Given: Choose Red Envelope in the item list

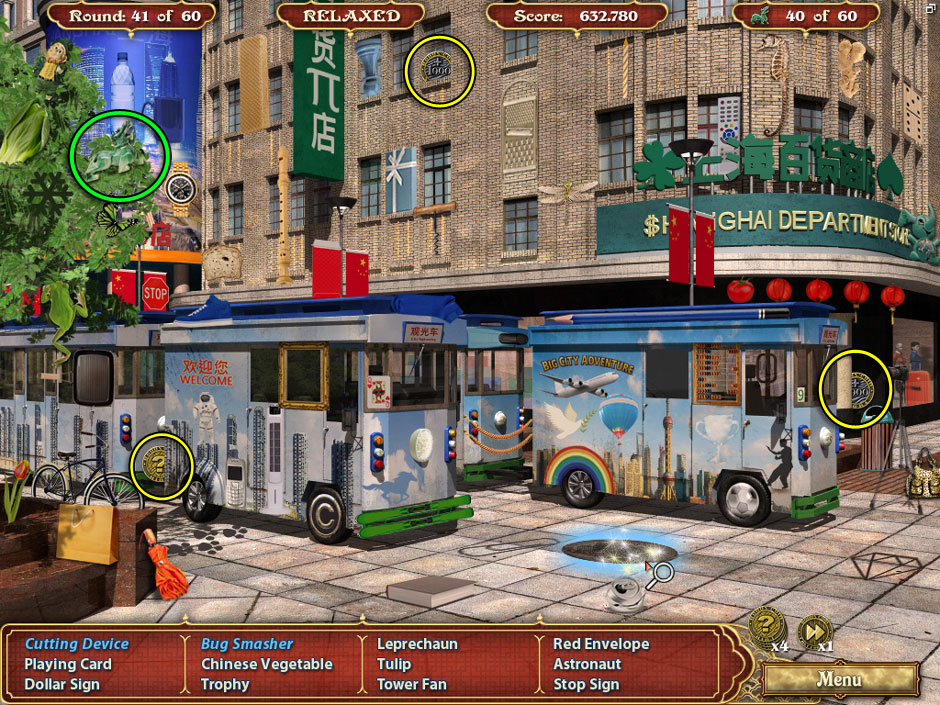Looking at the screenshot, I should [x=601, y=644].
